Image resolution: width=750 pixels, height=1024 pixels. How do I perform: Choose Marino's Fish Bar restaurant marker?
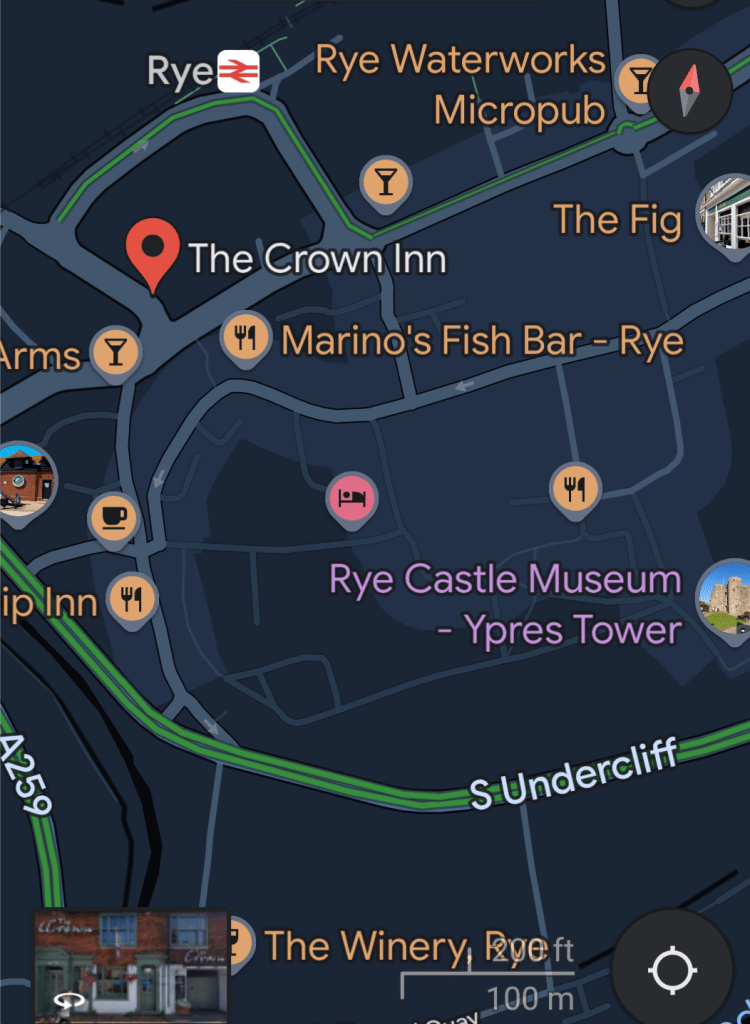[x=245, y=338]
